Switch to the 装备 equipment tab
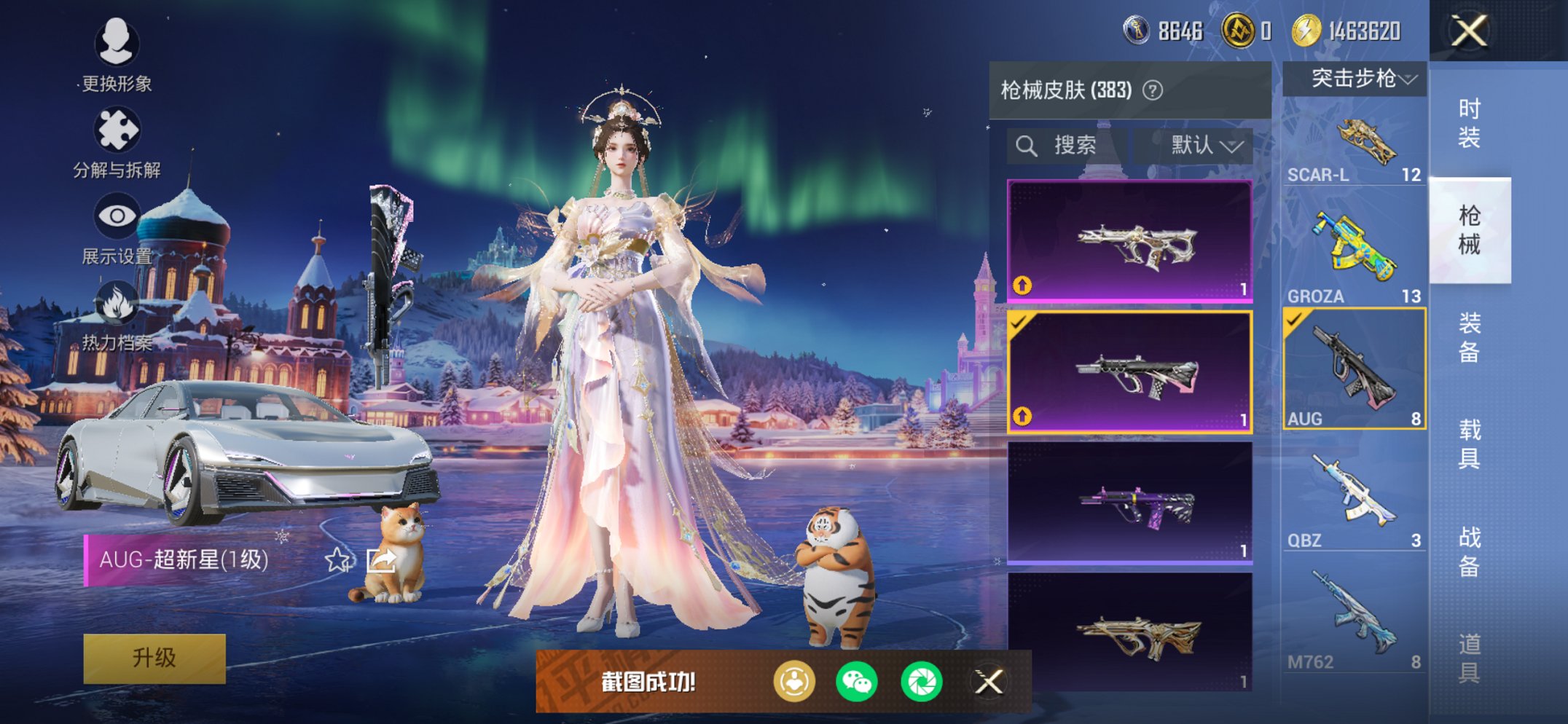 pyautogui.click(x=1469, y=337)
